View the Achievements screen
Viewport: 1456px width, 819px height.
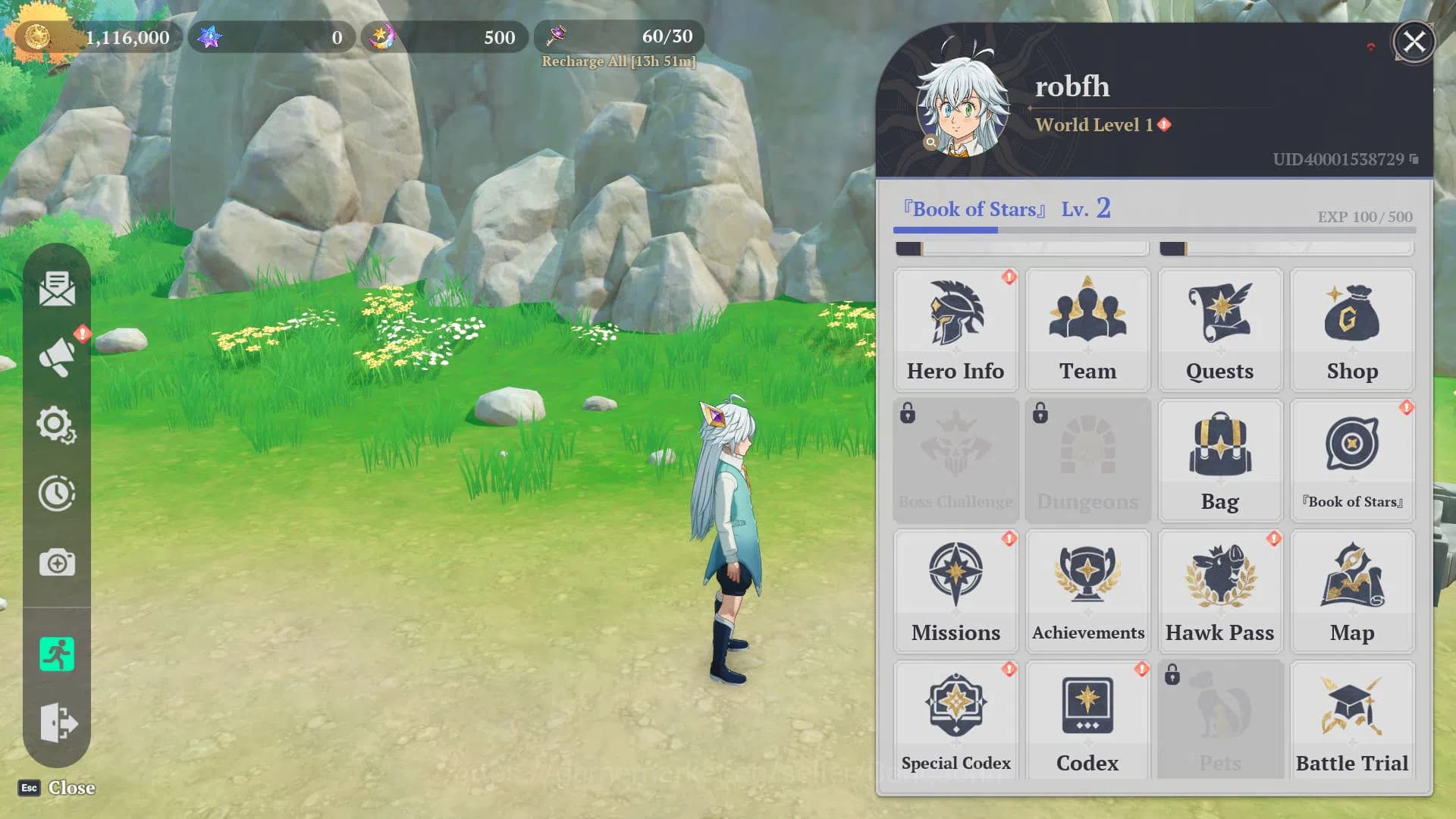[1087, 591]
